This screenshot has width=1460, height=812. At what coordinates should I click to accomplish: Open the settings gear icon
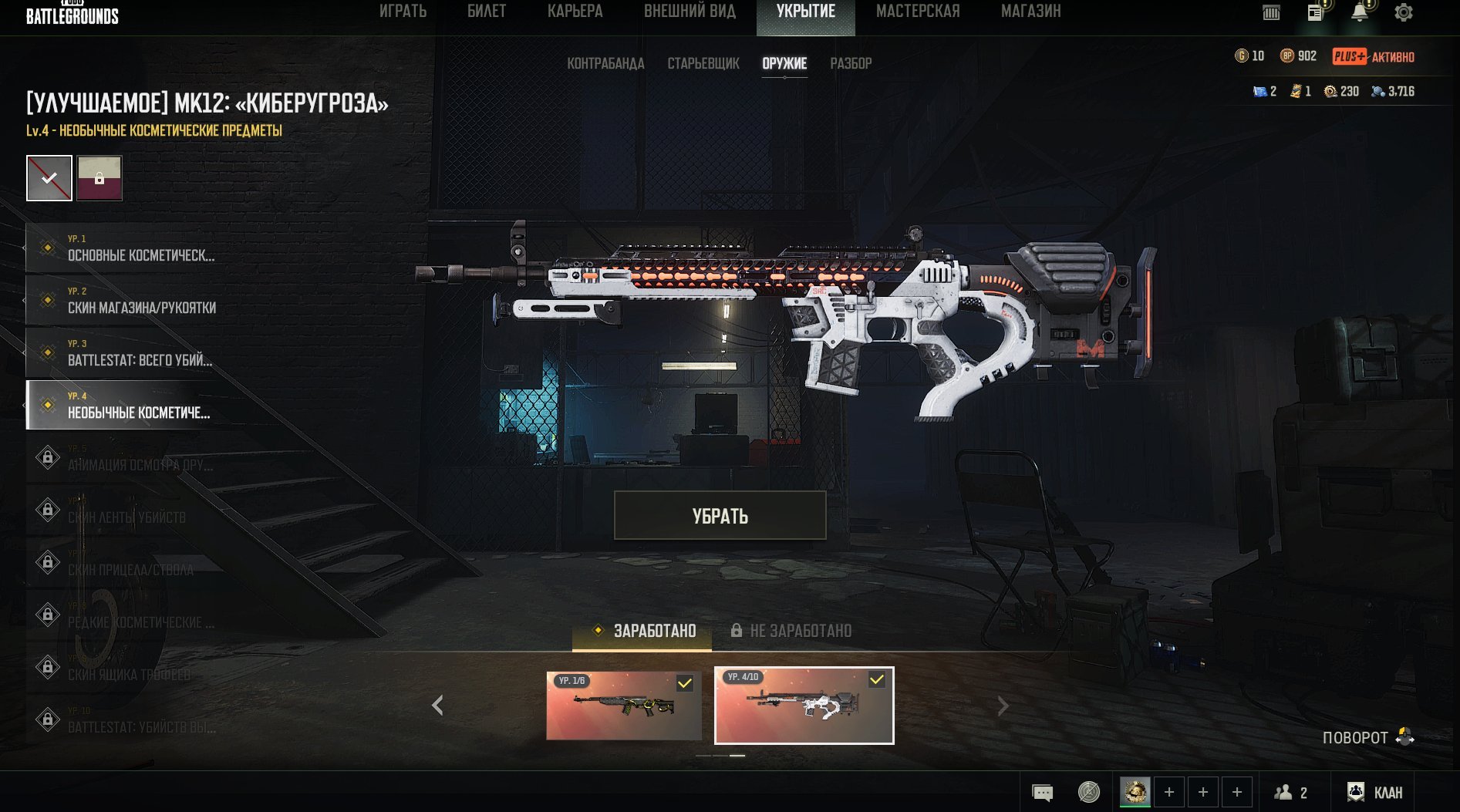pos(1404,12)
